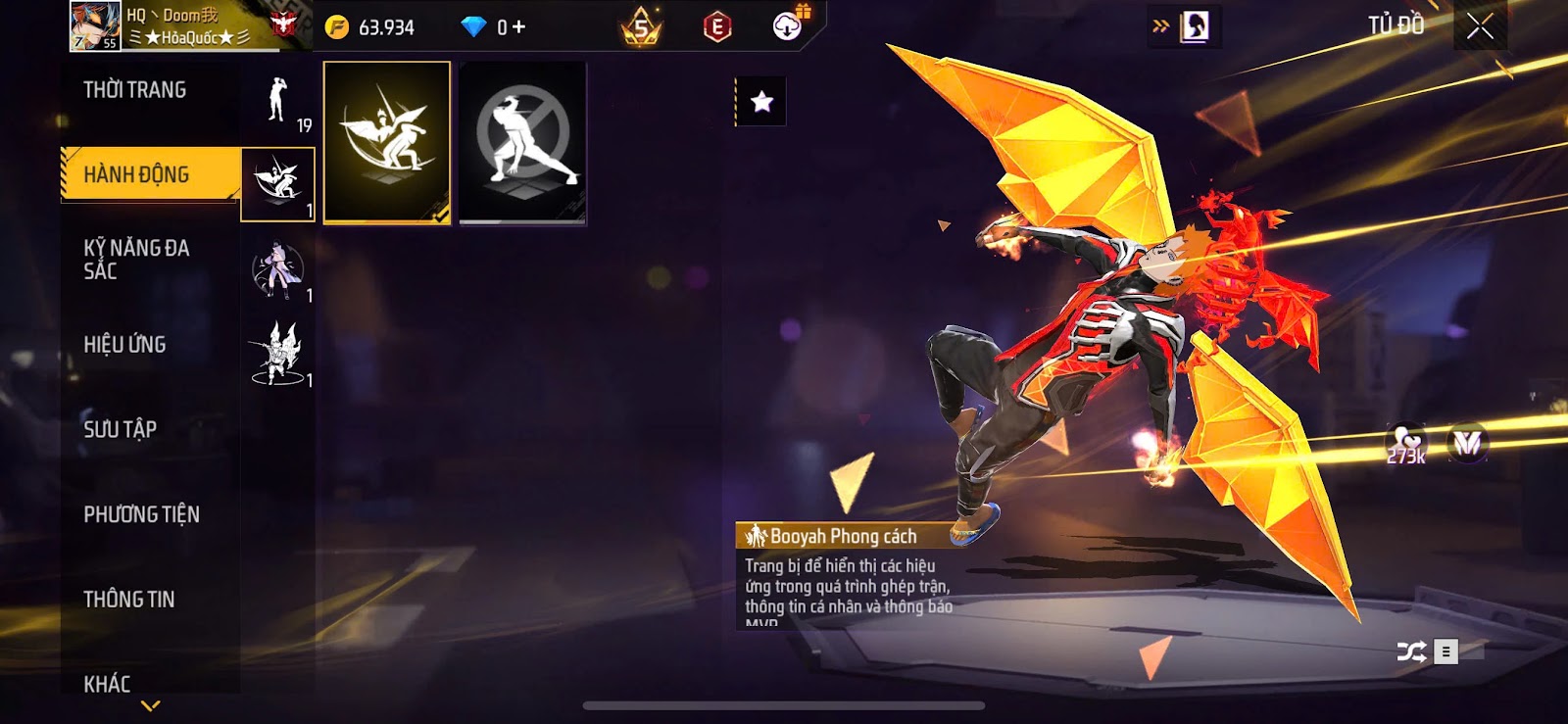This screenshot has height=724, width=1568.
Task: Add diamonds using the plus button
Action: (x=518, y=27)
